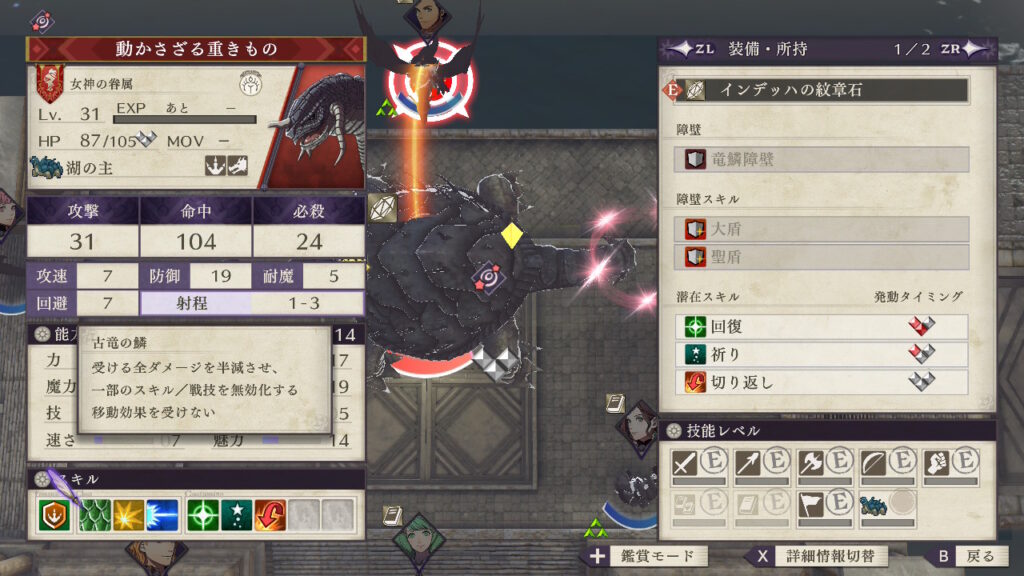Click the orange shield skill icon
The height and width of the screenshot is (576, 1024).
tap(55, 514)
